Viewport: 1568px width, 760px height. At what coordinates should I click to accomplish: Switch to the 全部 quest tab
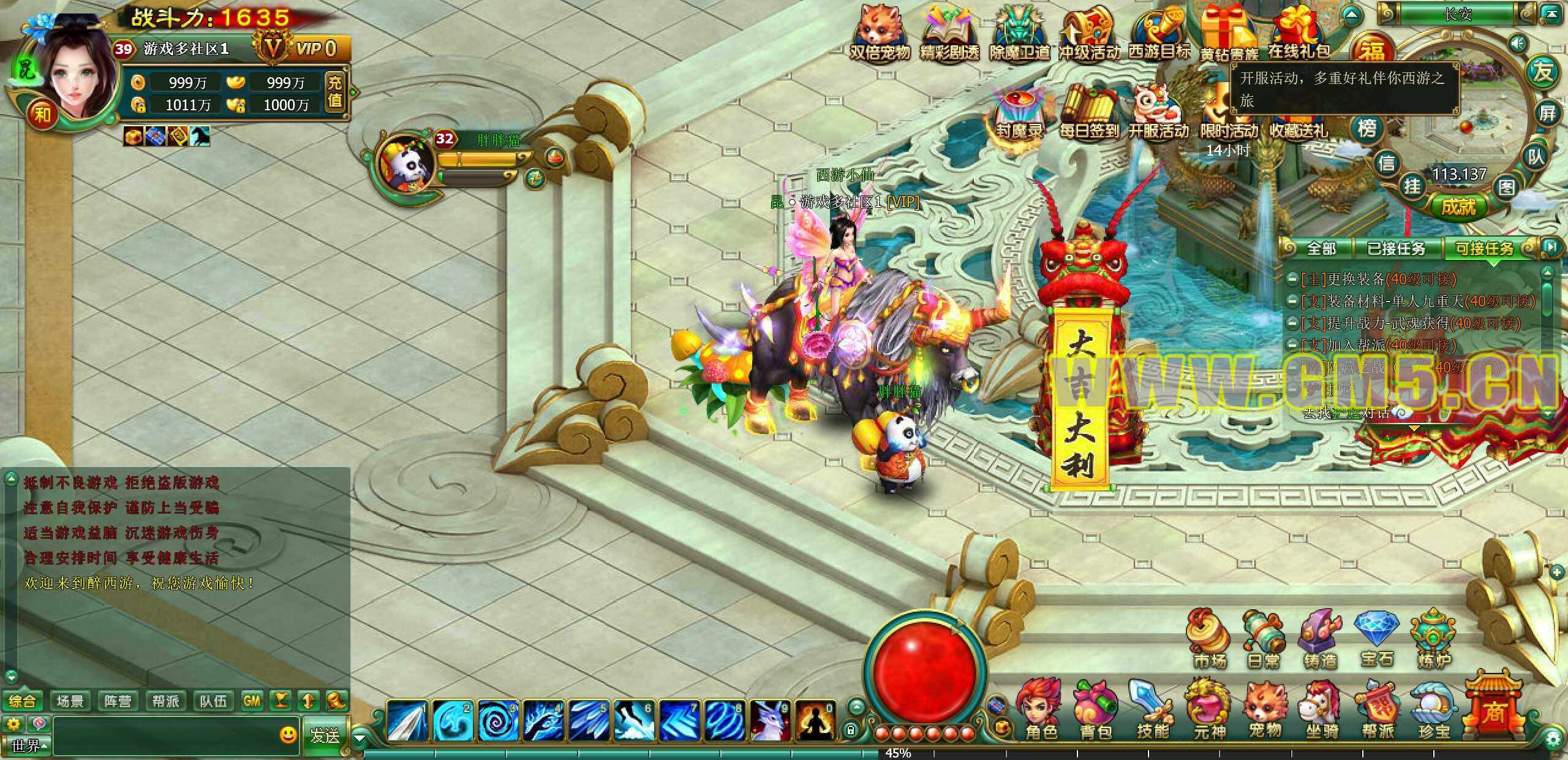[x=1321, y=248]
